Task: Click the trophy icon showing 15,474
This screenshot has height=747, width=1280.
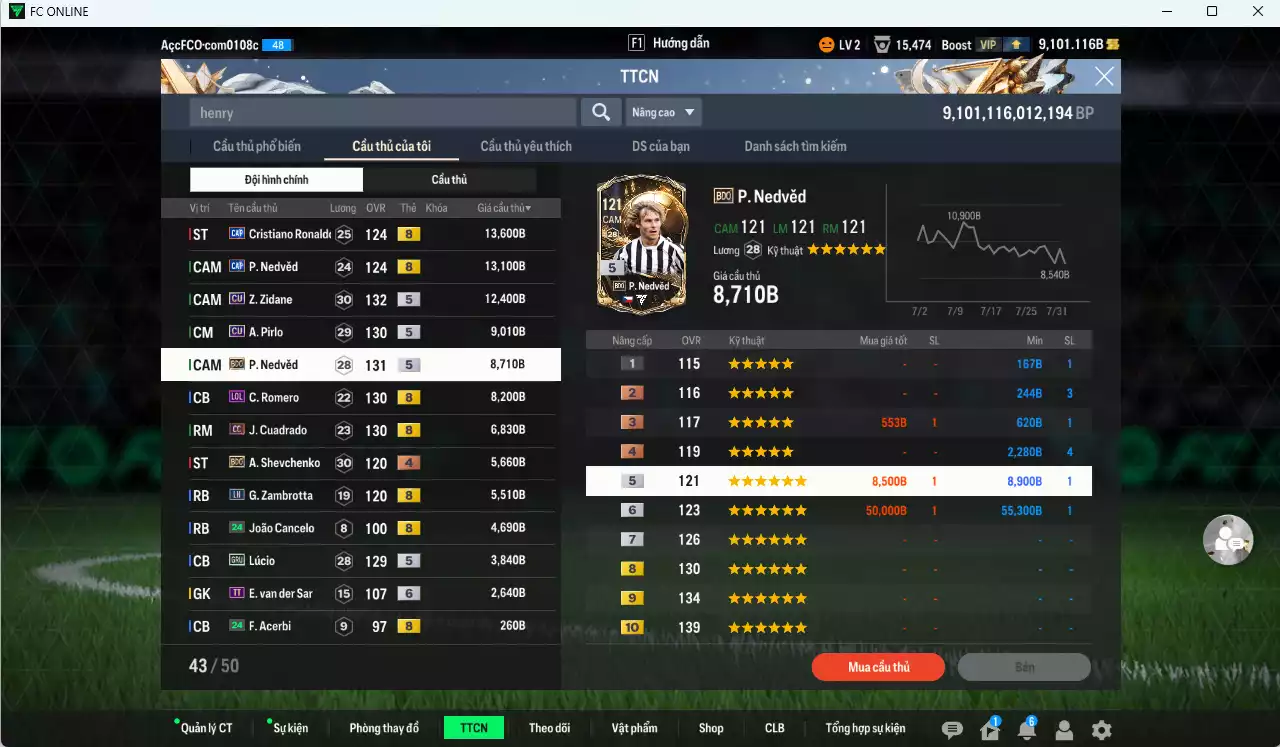Action: pos(883,44)
